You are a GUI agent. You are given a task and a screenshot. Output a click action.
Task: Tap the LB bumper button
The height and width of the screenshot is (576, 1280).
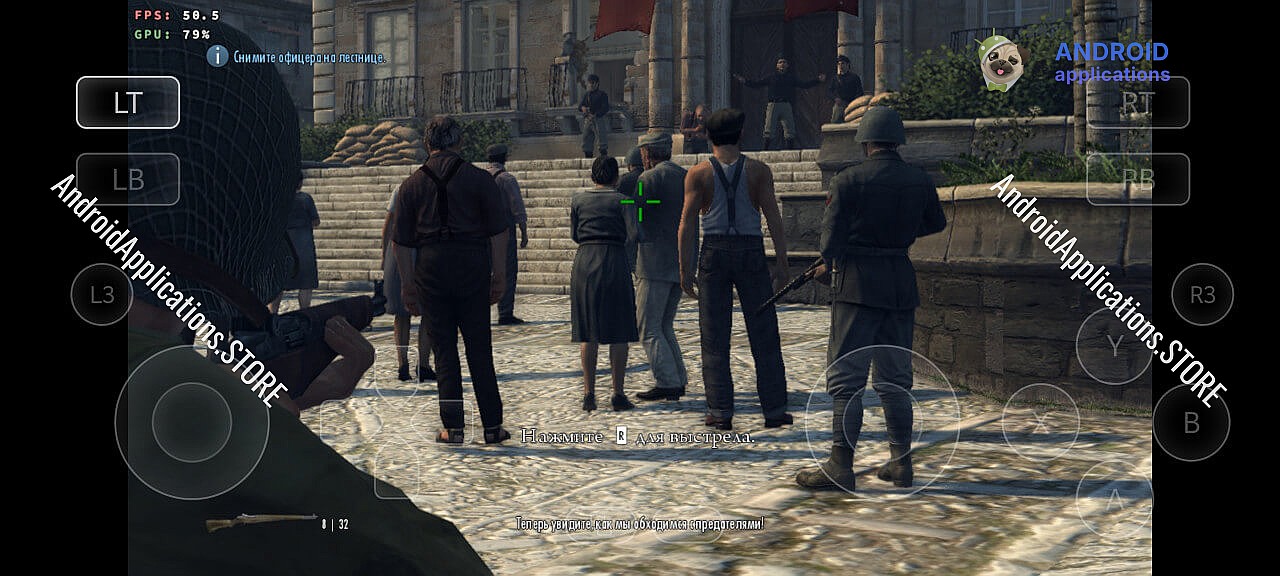[x=128, y=179]
